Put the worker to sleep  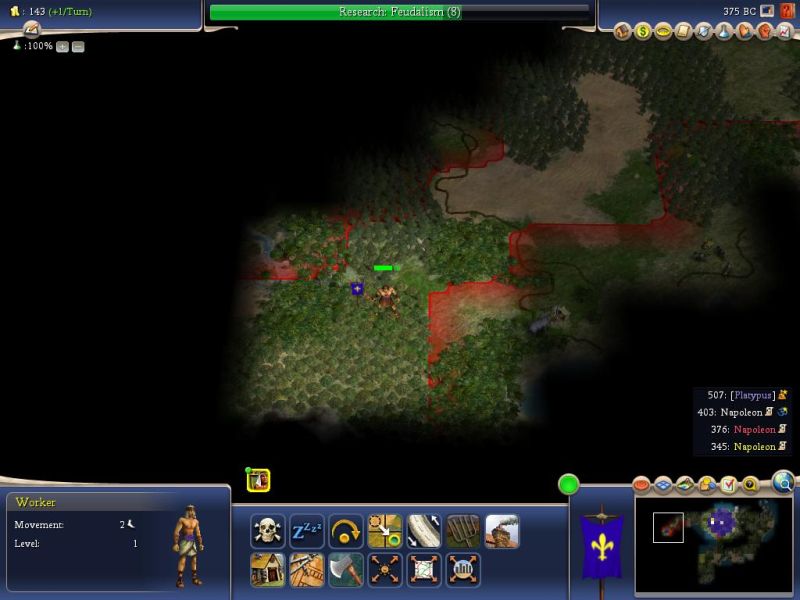tap(307, 531)
